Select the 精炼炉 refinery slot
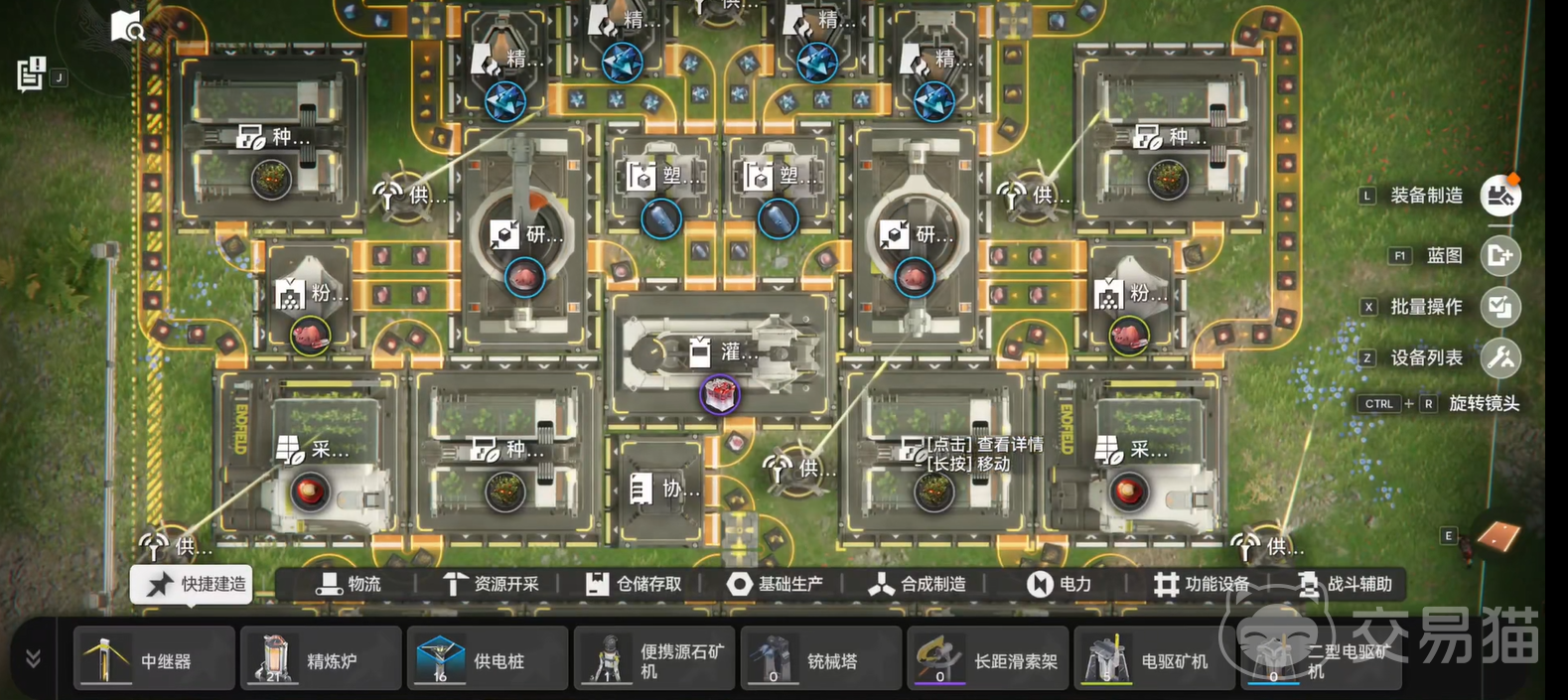Viewport: 1568px width, 700px height. tap(321, 658)
